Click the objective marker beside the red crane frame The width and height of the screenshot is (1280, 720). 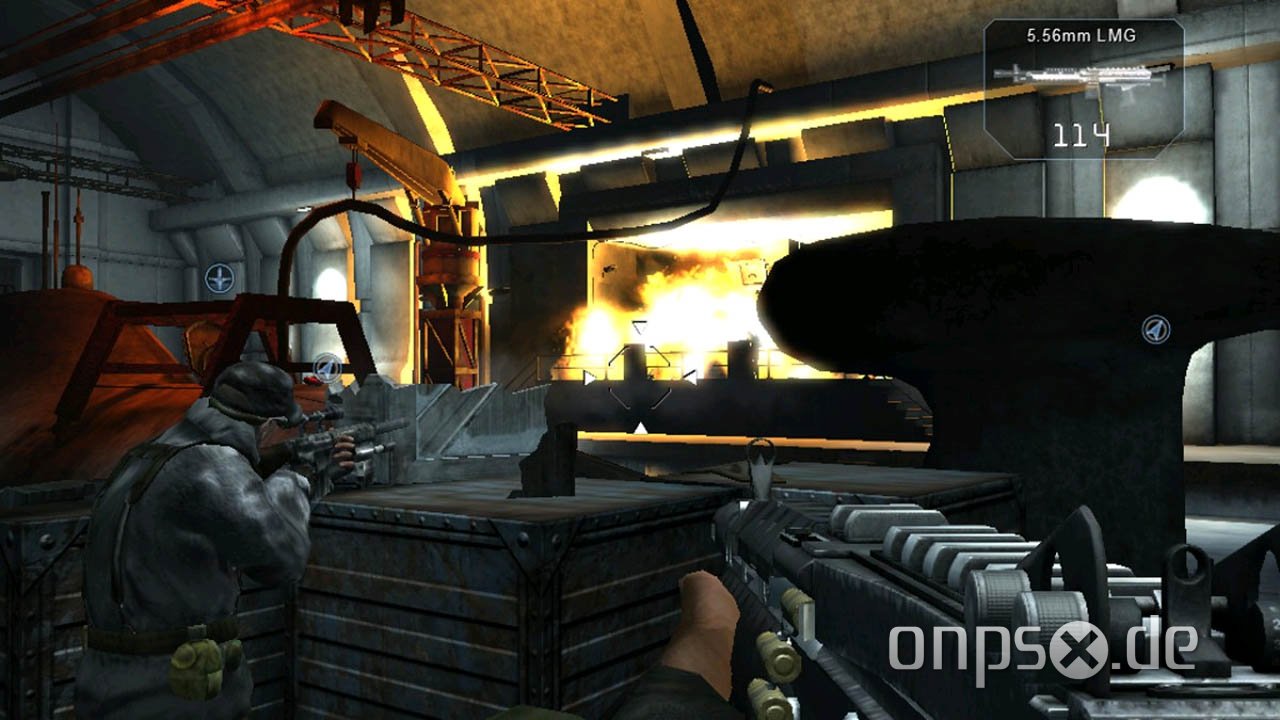pos(327,368)
